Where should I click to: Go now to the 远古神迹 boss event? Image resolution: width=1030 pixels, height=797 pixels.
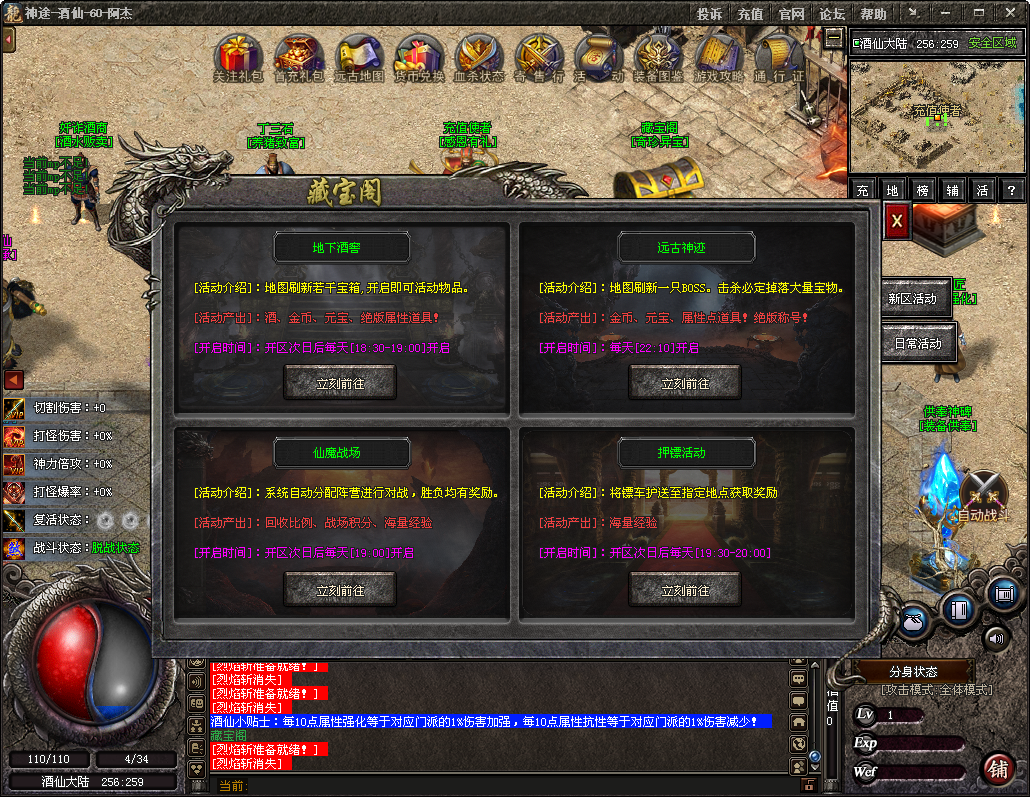click(685, 383)
